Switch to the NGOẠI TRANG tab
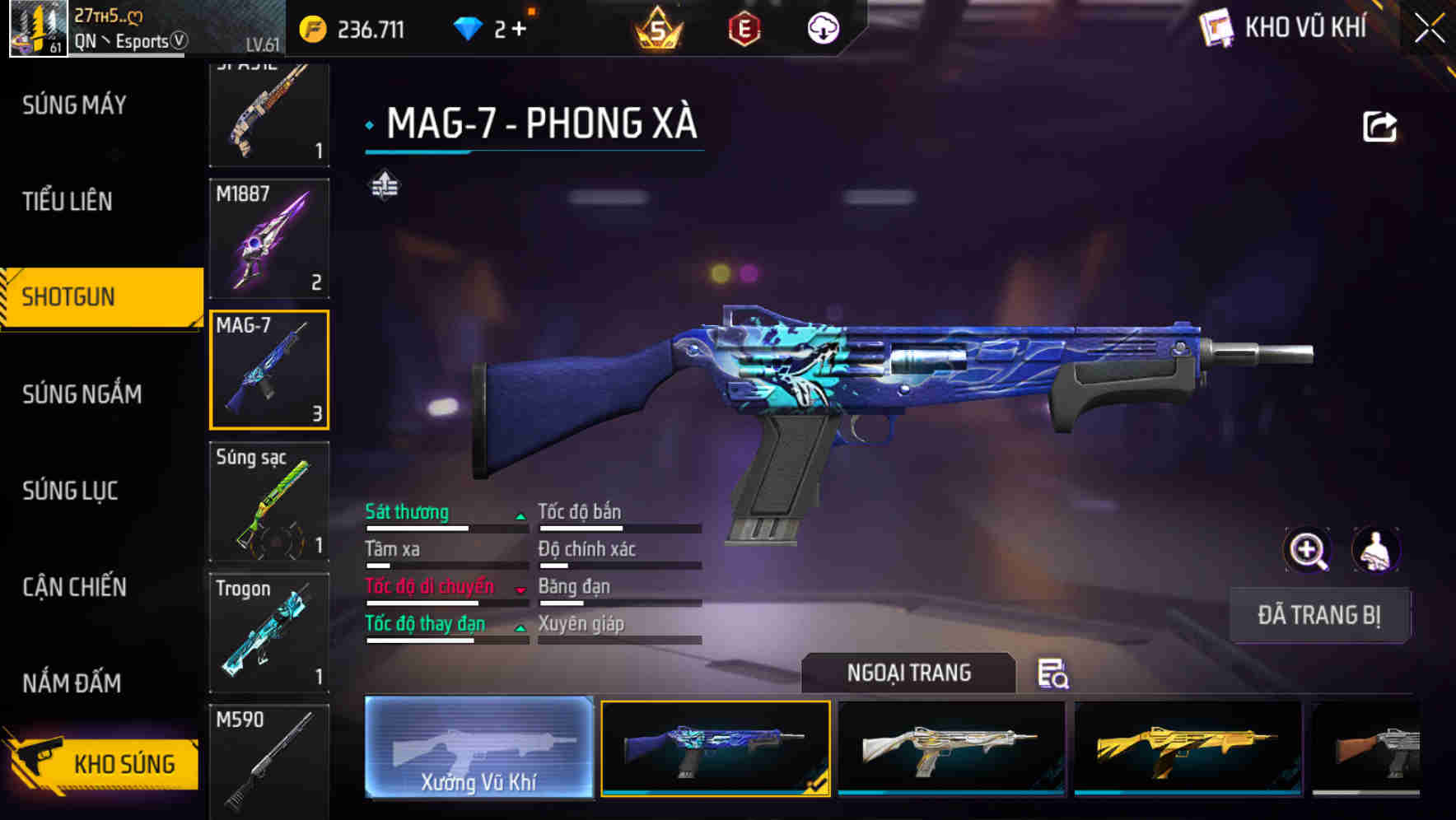The height and width of the screenshot is (820, 1456). (908, 673)
